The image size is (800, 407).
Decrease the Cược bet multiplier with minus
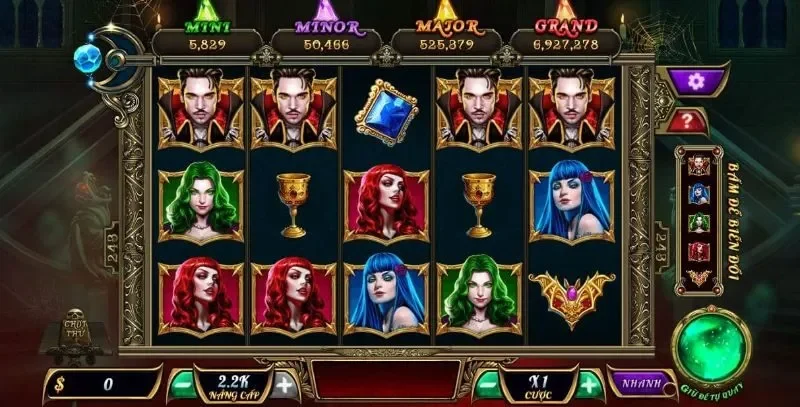(x=487, y=383)
